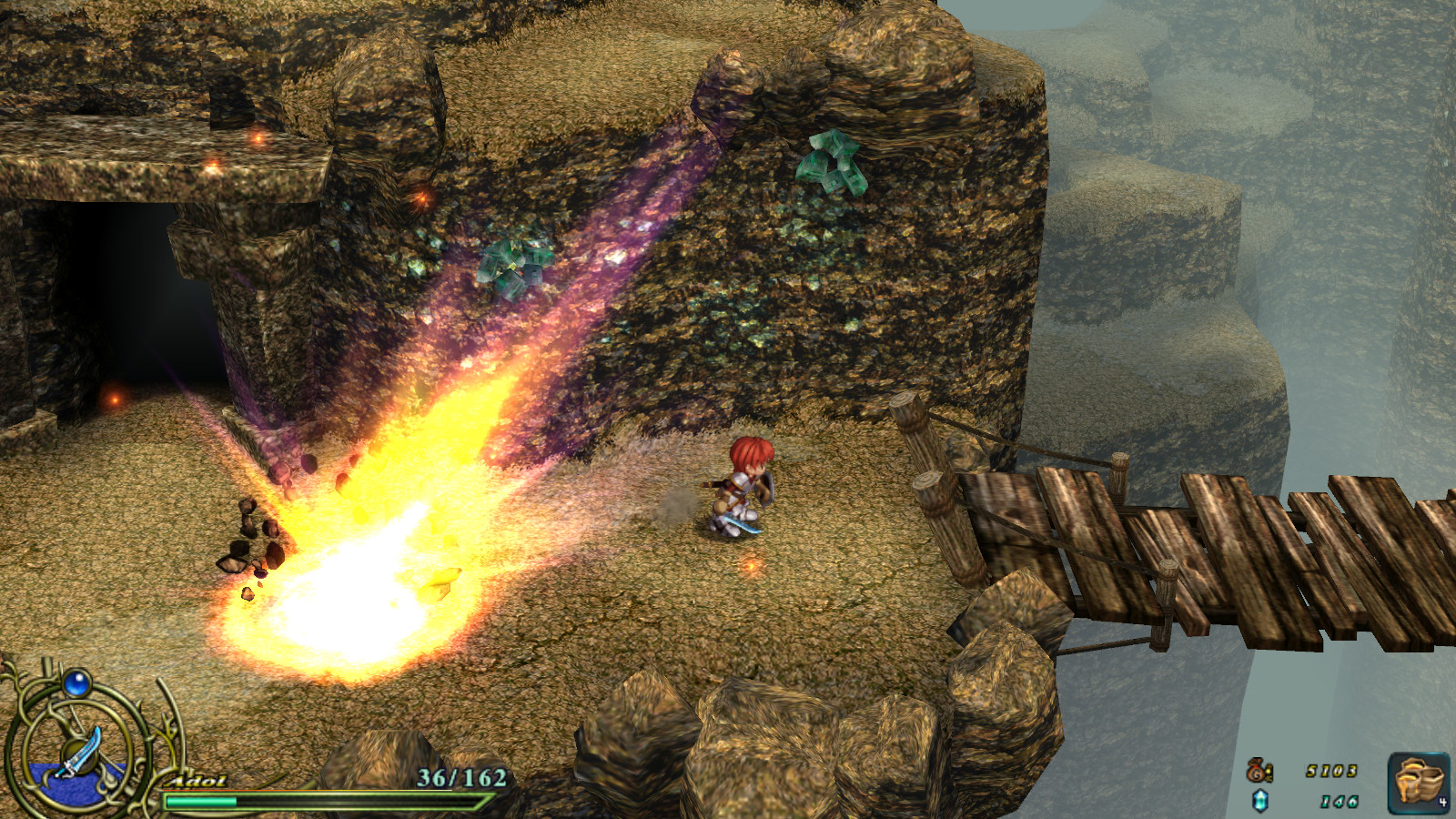1456x819 pixels.
Task: Click the blue orb atop the HUD frame
Action: click(78, 684)
